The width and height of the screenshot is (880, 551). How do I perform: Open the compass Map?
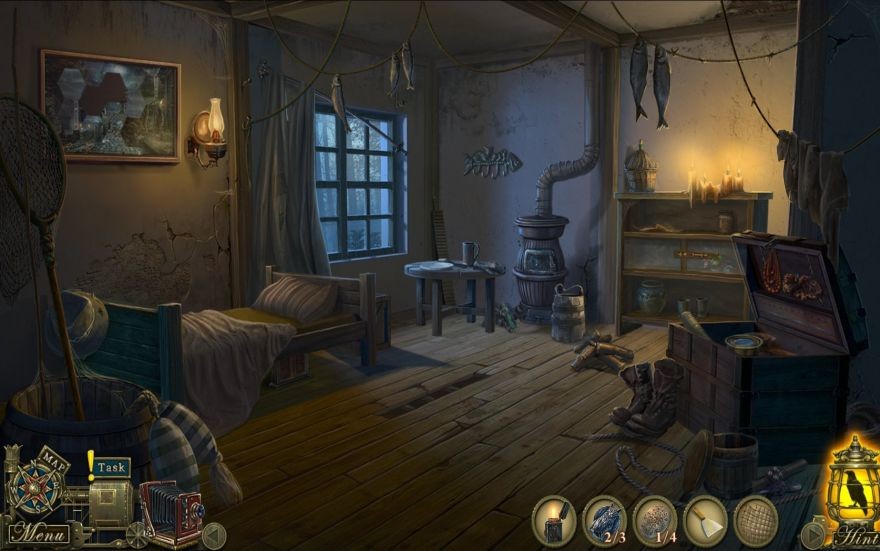coord(38,486)
